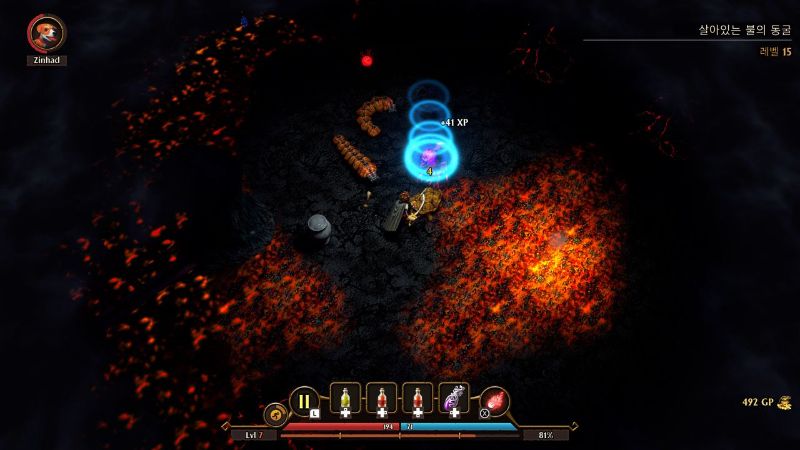Viewport: 800px width, 450px height.
Task: Select the Zinhad pet portrait
Action: click(x=46, y=33)
